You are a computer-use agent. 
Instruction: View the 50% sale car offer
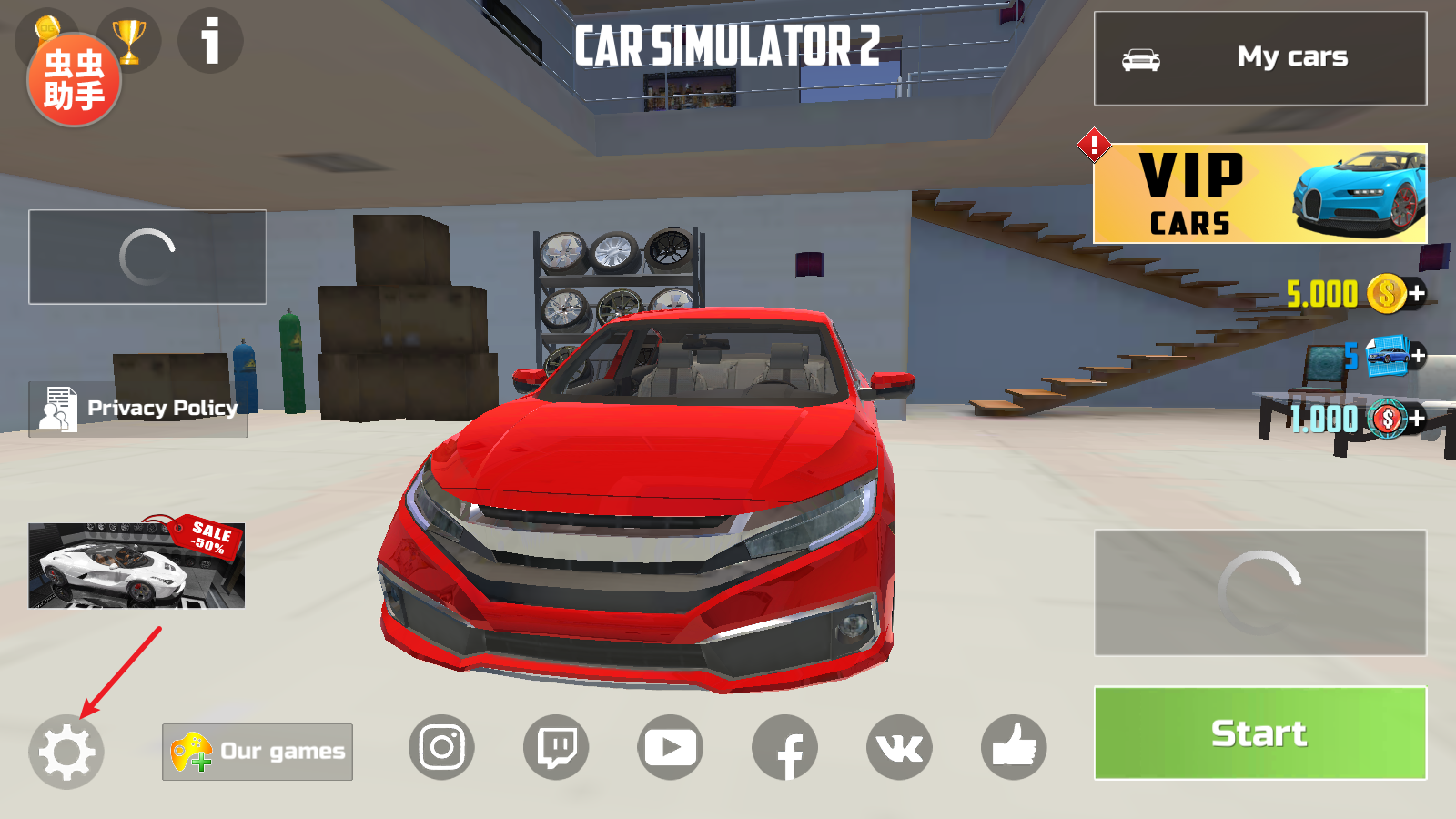coord(136,564)
